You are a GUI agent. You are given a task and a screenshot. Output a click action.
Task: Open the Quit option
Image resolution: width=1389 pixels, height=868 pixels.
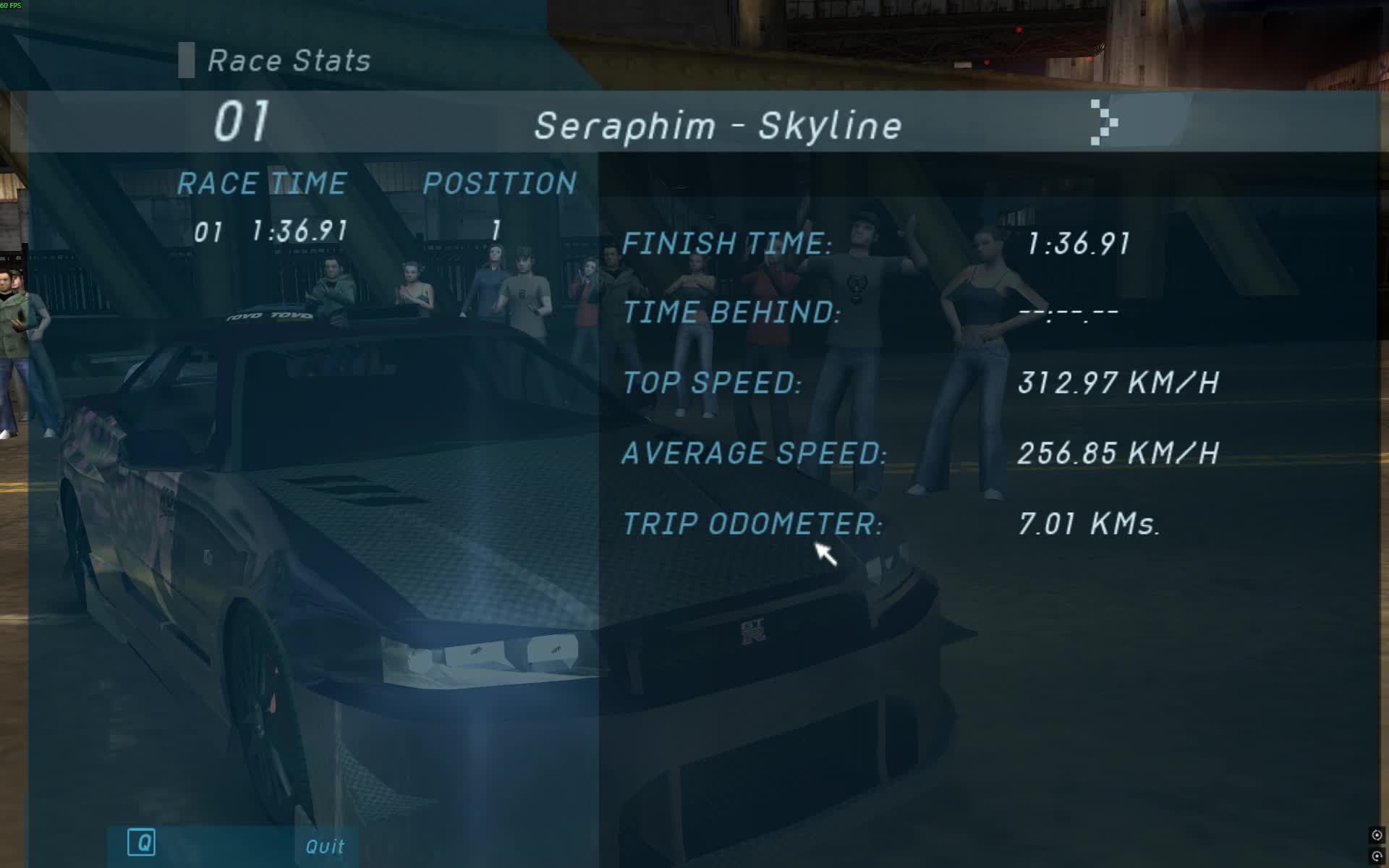[325, 846]
